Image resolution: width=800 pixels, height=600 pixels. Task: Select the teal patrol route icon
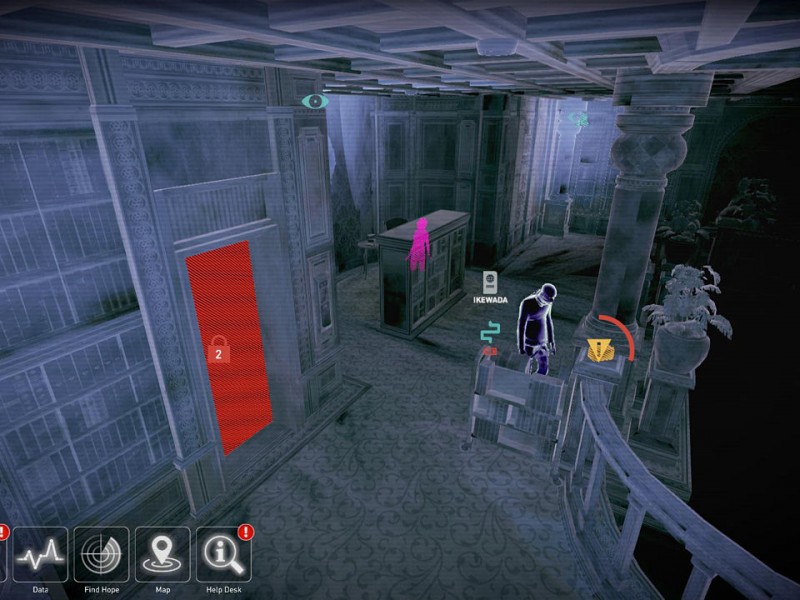click(489, 333)
